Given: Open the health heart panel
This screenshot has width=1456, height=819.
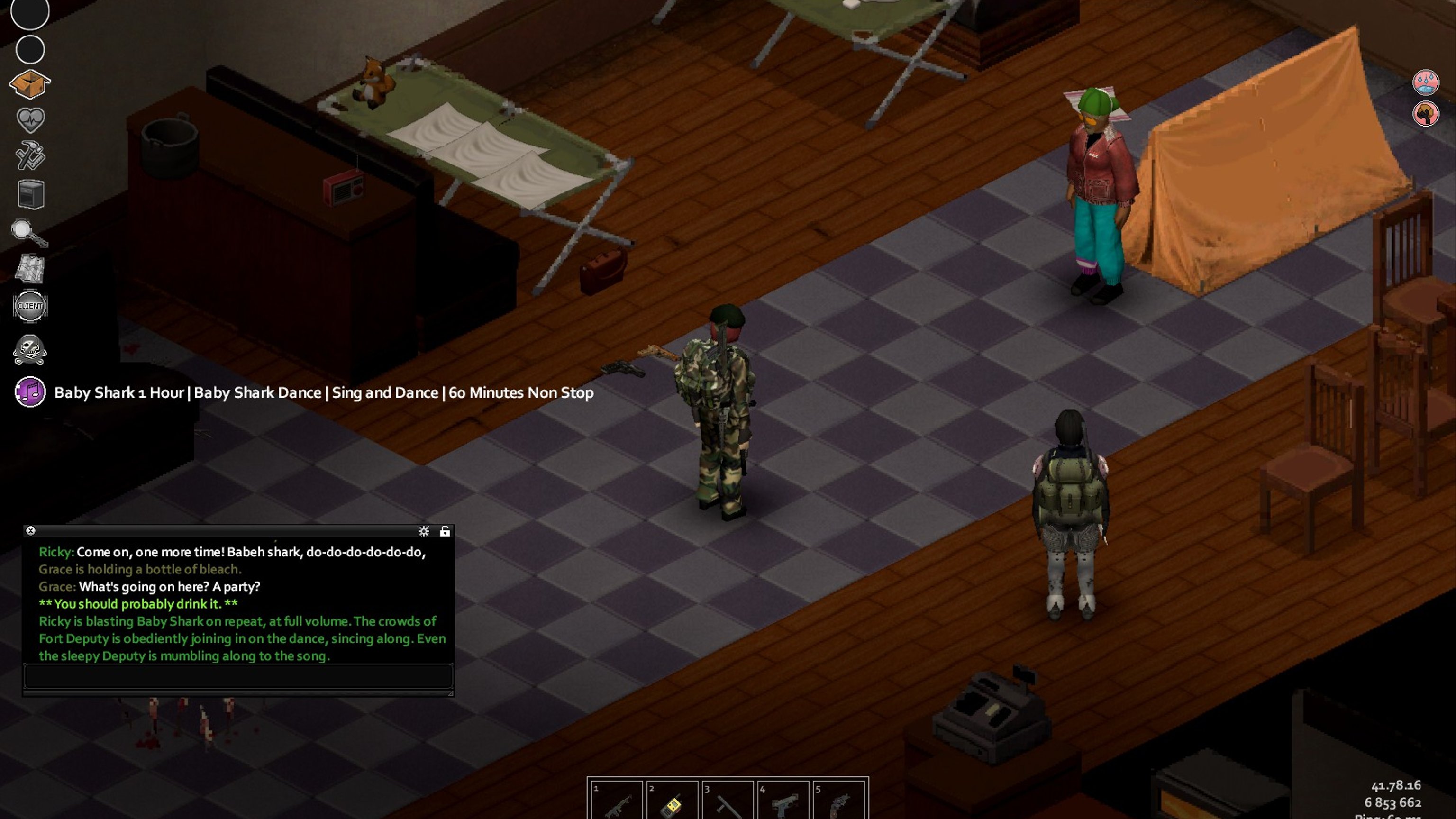Looking at the screenshot, I should click(x=30, y=119).
